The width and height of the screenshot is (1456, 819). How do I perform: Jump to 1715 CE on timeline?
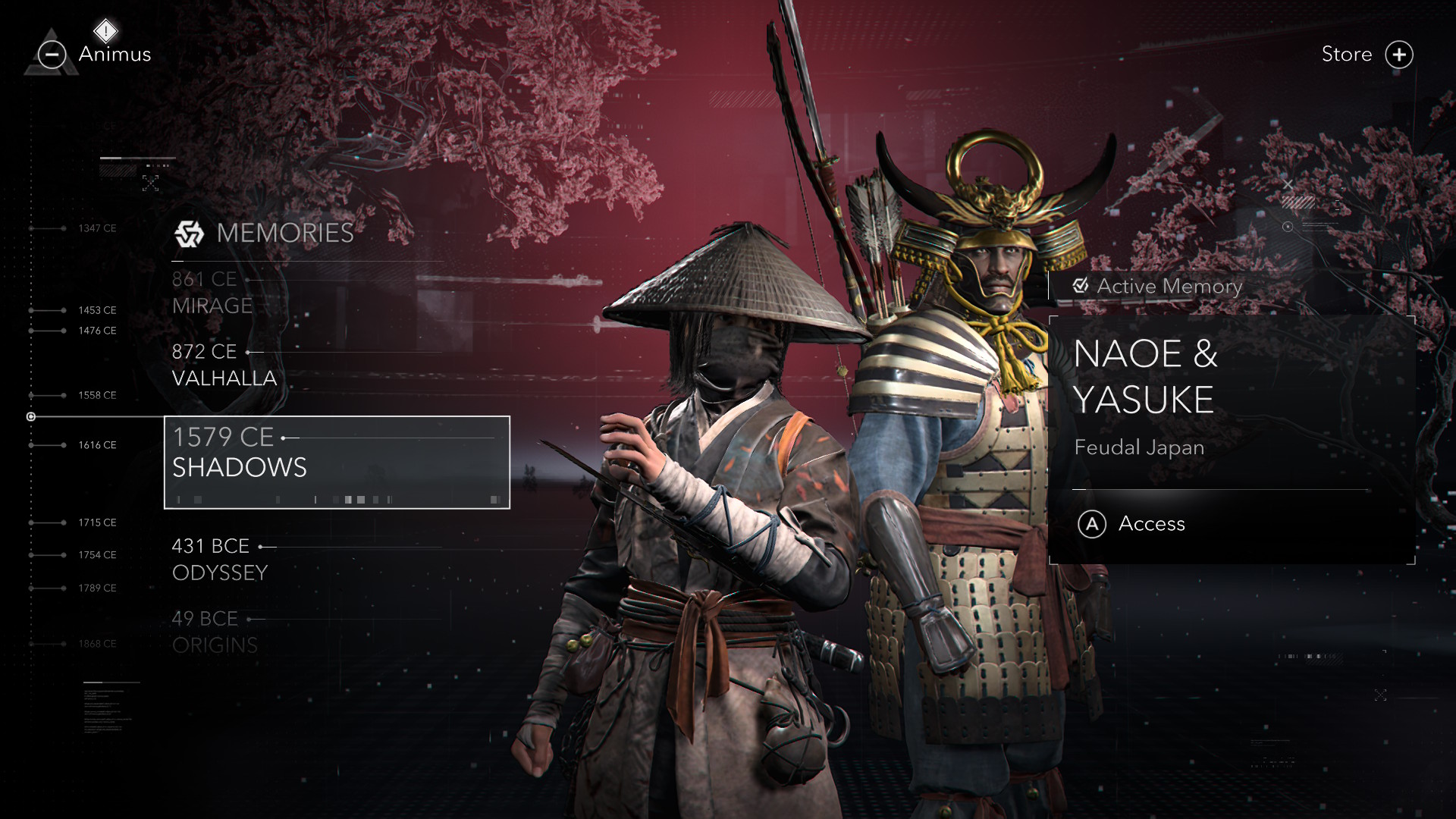pyautogui.click(x=97, y=522)
